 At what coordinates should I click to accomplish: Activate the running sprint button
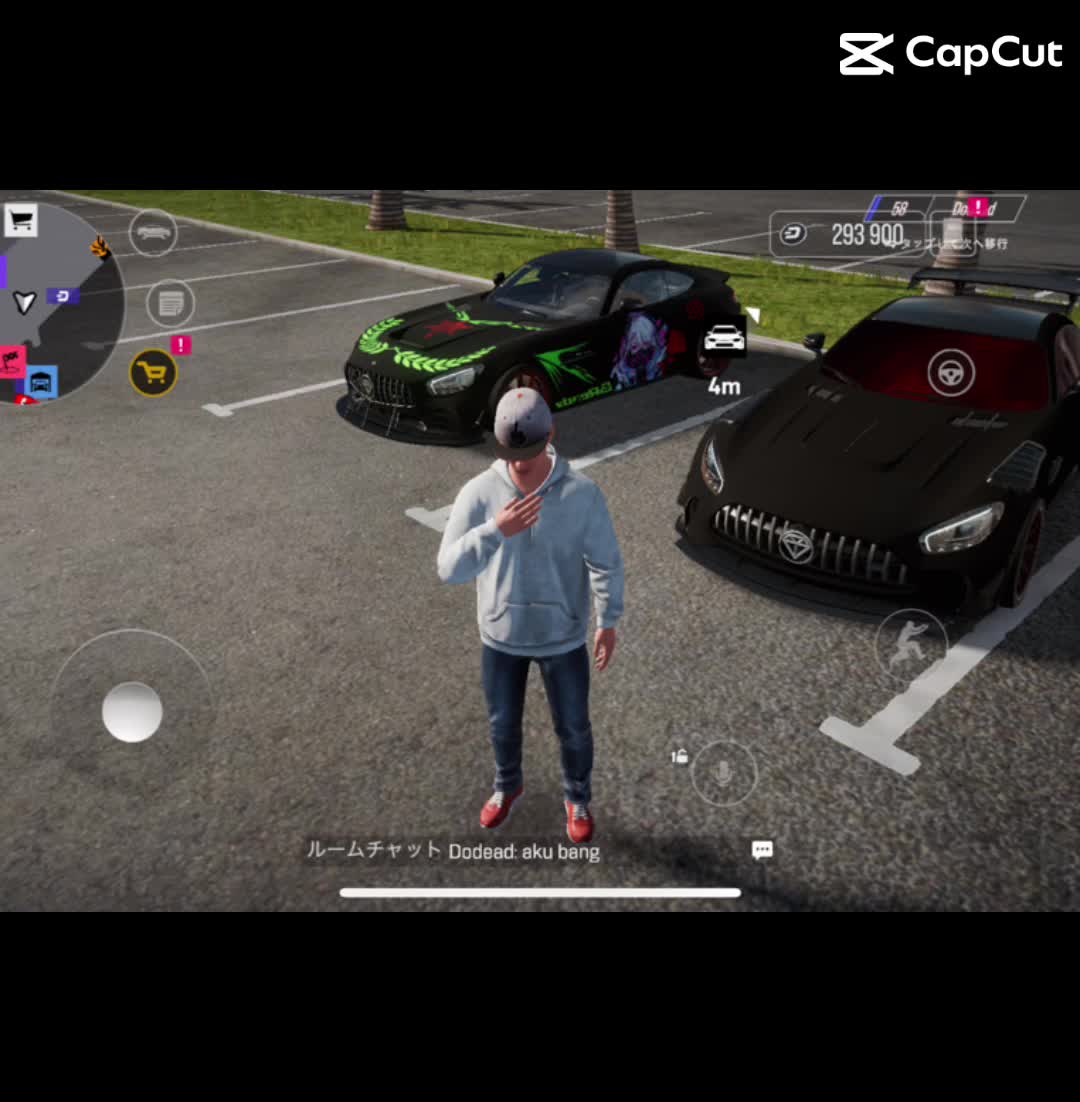pyautogui.click(x=910, y=643)
